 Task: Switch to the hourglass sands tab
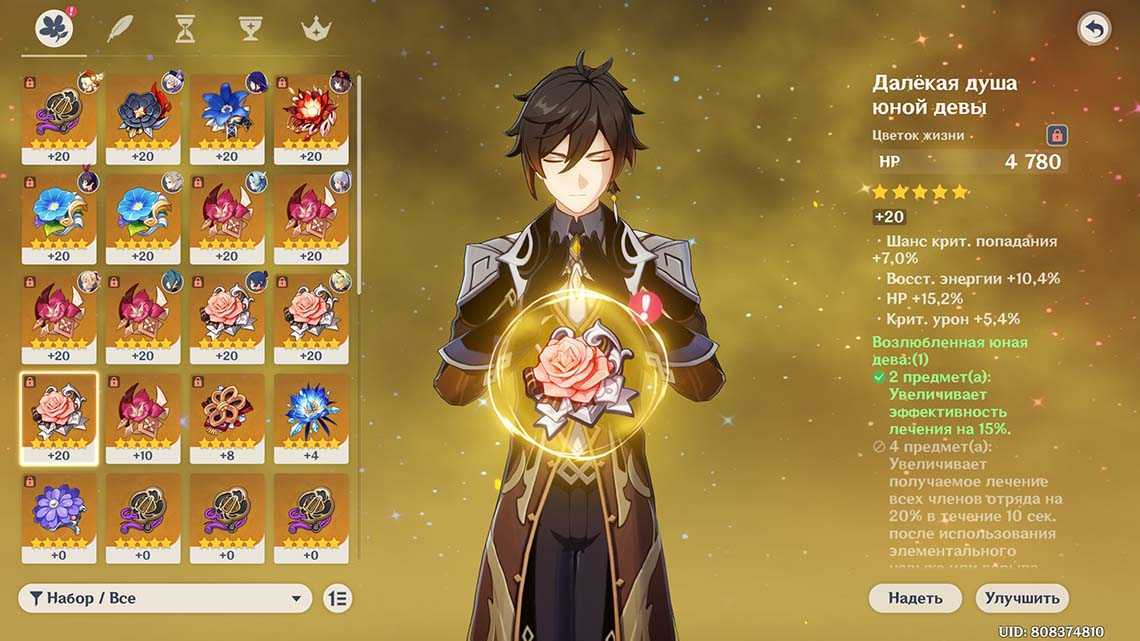[x=185, y=28]
